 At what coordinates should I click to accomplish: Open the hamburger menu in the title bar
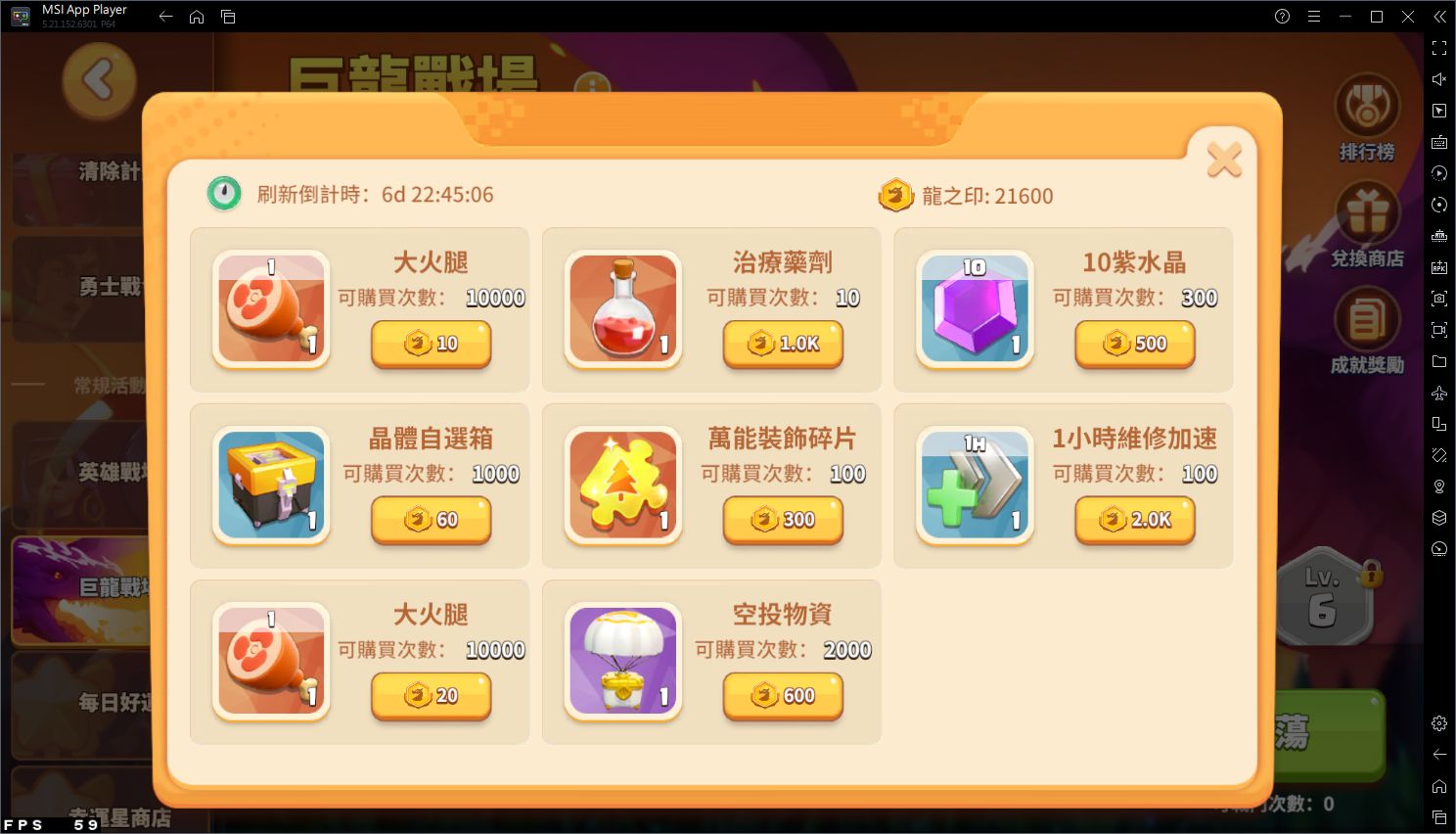click(1314, 16)
